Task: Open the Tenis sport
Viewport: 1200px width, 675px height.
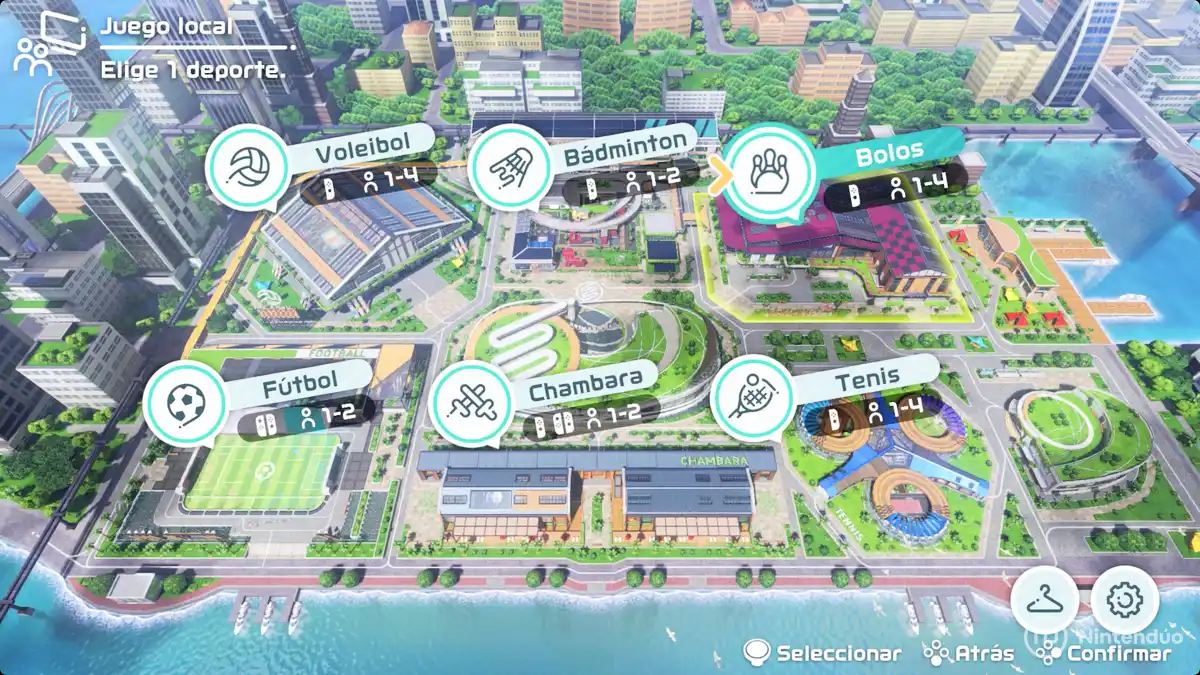Action: click(x=752, y=398)
